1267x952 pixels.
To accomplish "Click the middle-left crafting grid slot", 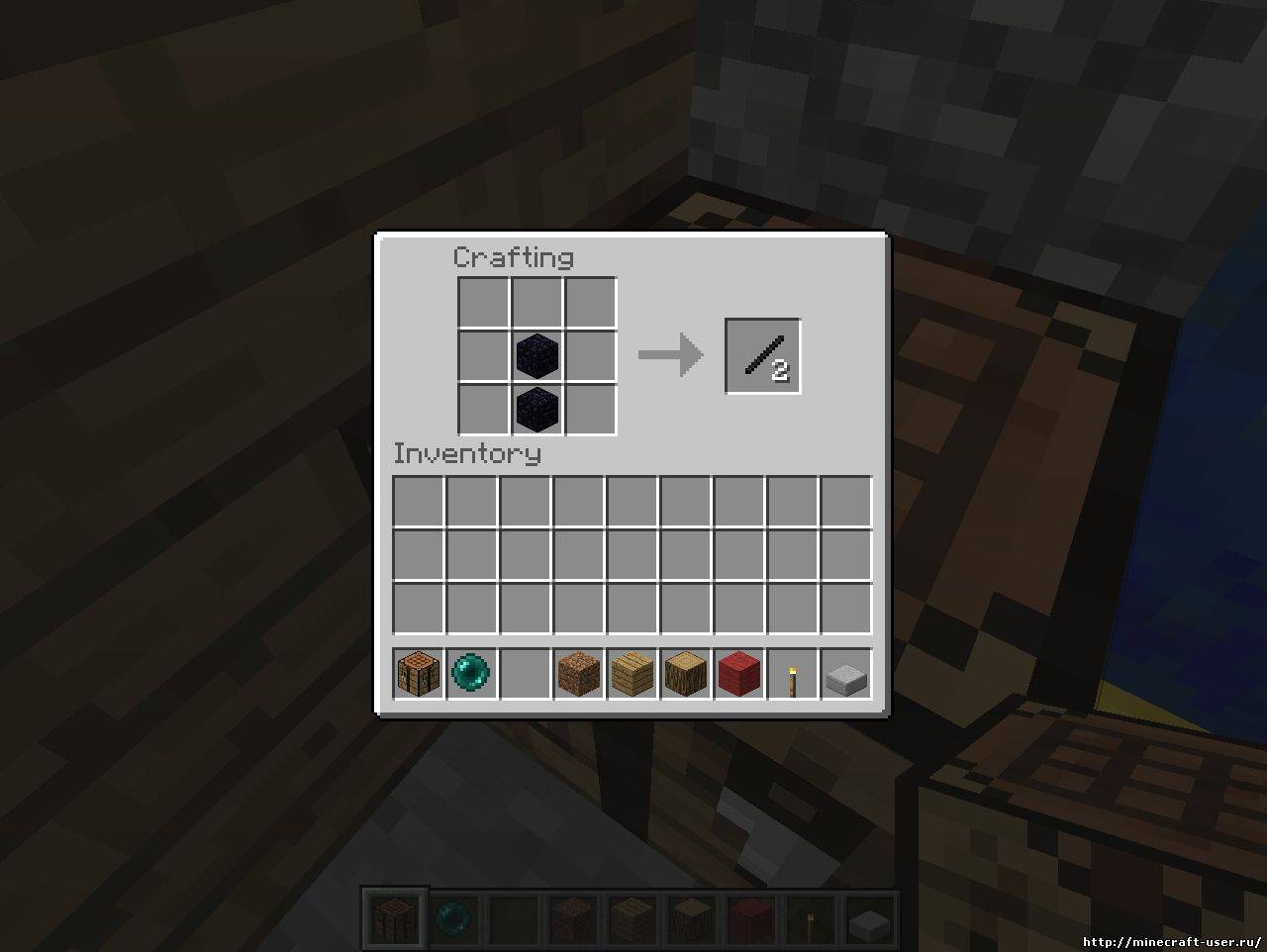I will coord(484,356).
